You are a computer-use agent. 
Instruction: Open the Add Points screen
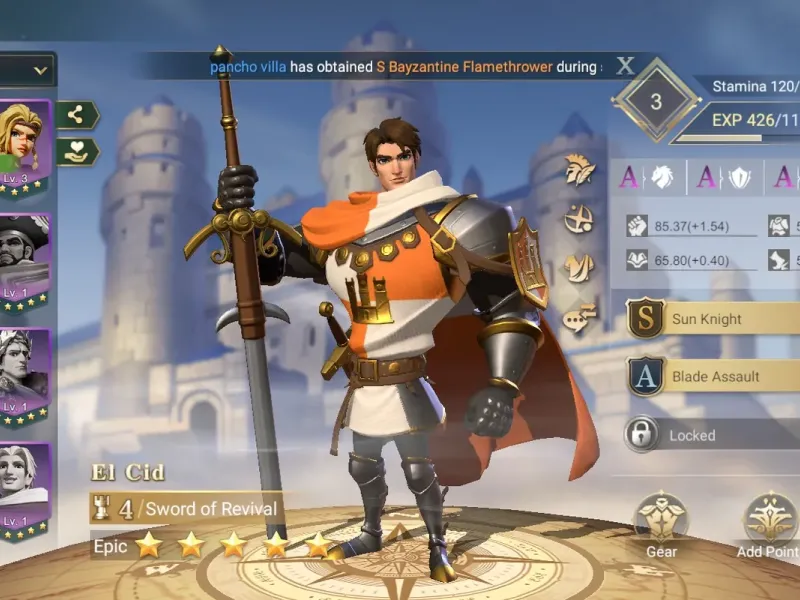[770, 519]
